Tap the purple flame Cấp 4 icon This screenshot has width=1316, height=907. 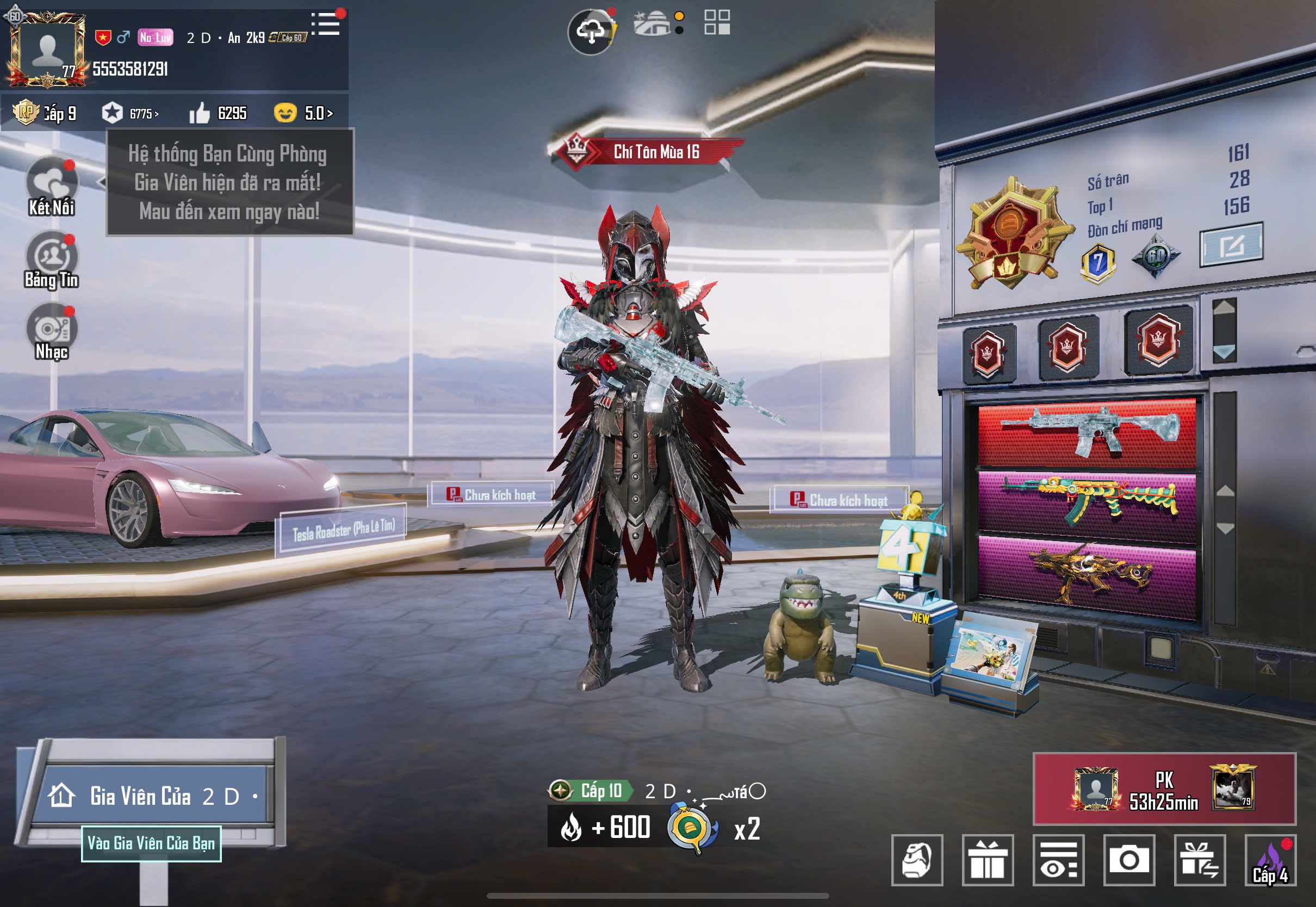pos(1270,859)
